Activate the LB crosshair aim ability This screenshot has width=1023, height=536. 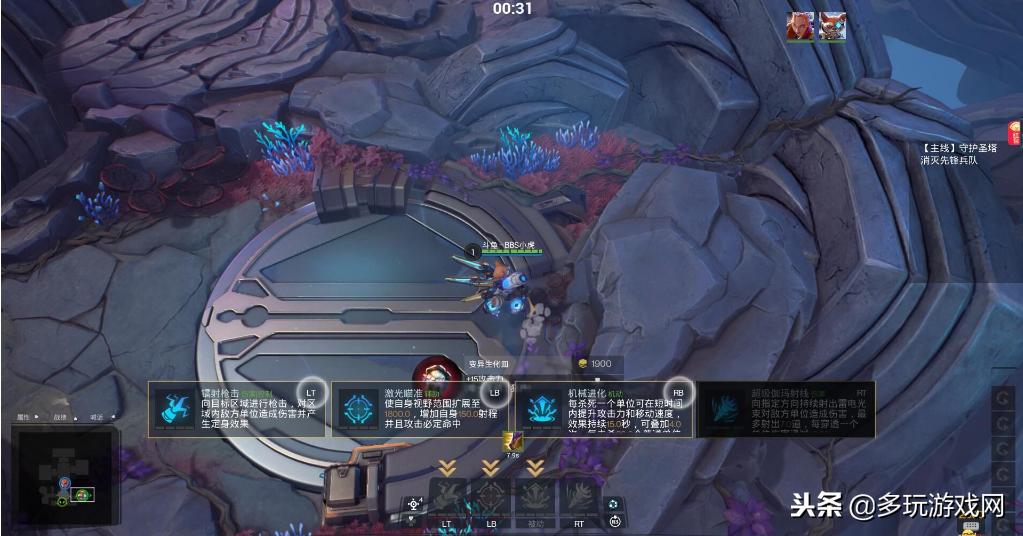click(x=491, y=497)
